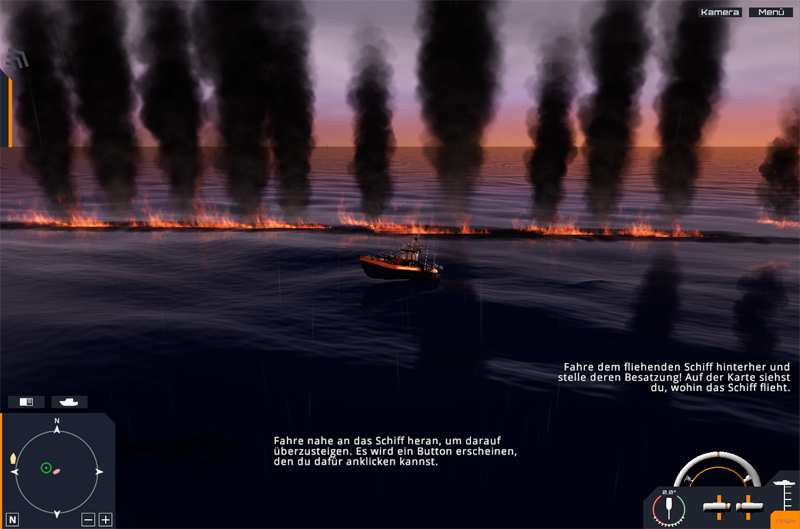This screenshot has width=800, height=529.
Task: Open the logbook icon button above the minimap
Action: click(27, 402)
